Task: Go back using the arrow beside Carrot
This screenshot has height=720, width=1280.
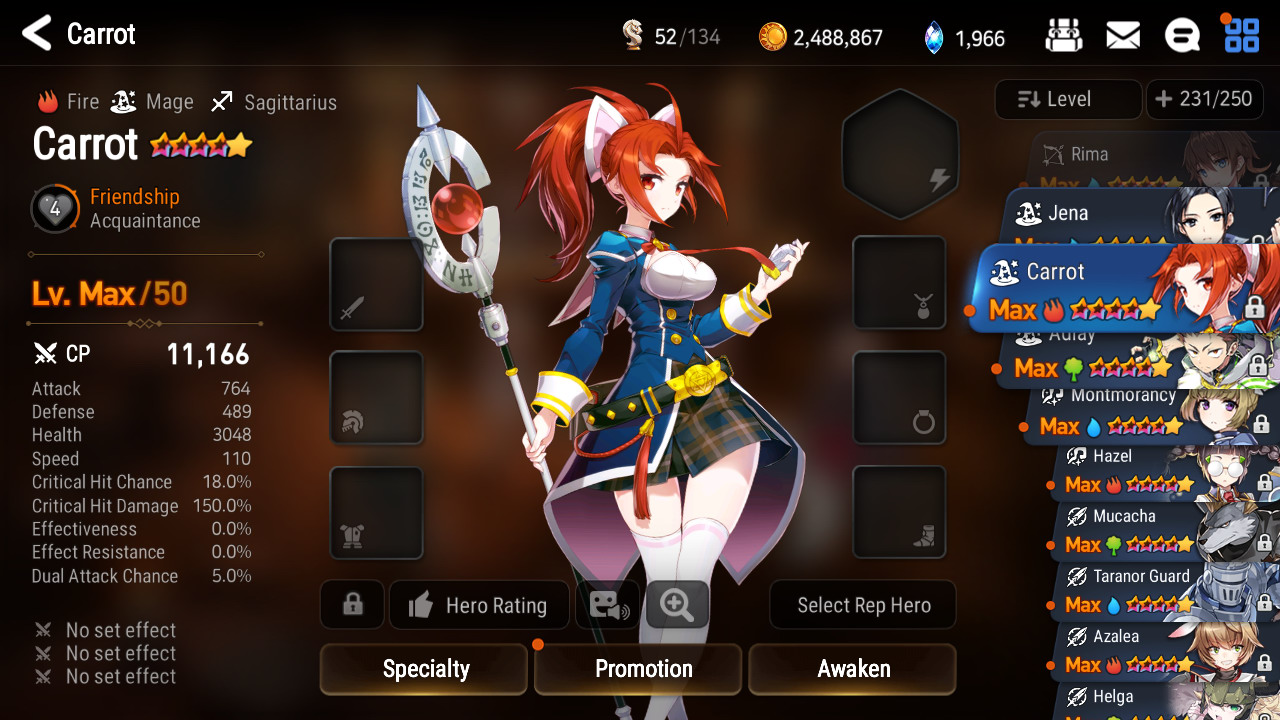Action: pos(37,34)
